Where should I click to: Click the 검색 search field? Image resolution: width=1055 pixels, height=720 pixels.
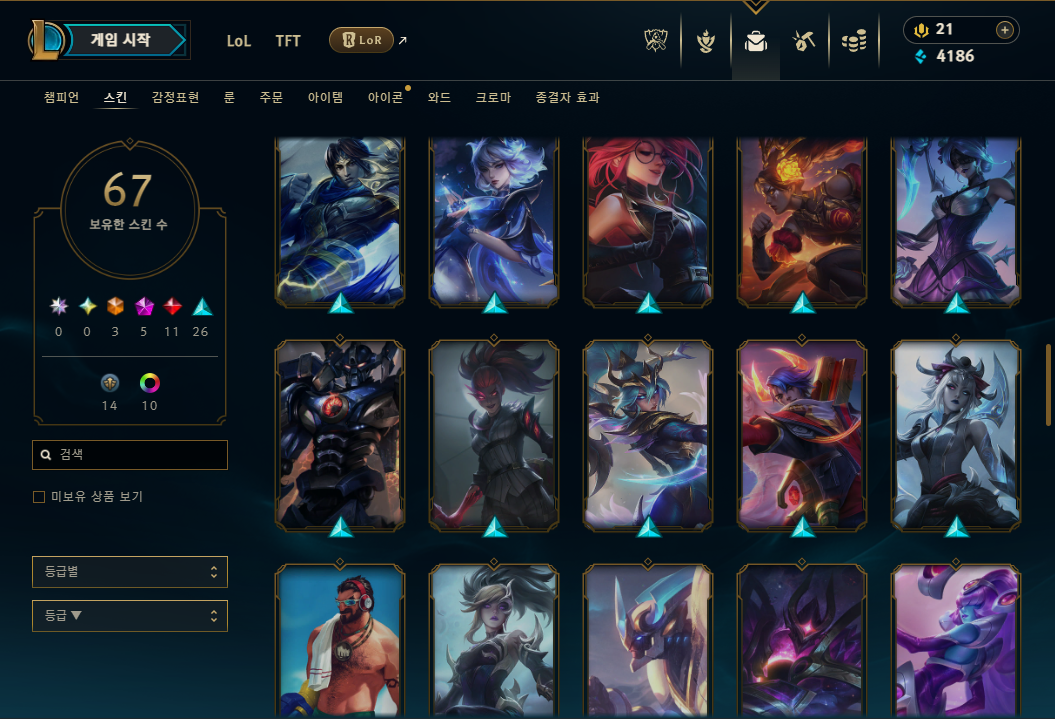pyautogui.click(x=130, y=455)
